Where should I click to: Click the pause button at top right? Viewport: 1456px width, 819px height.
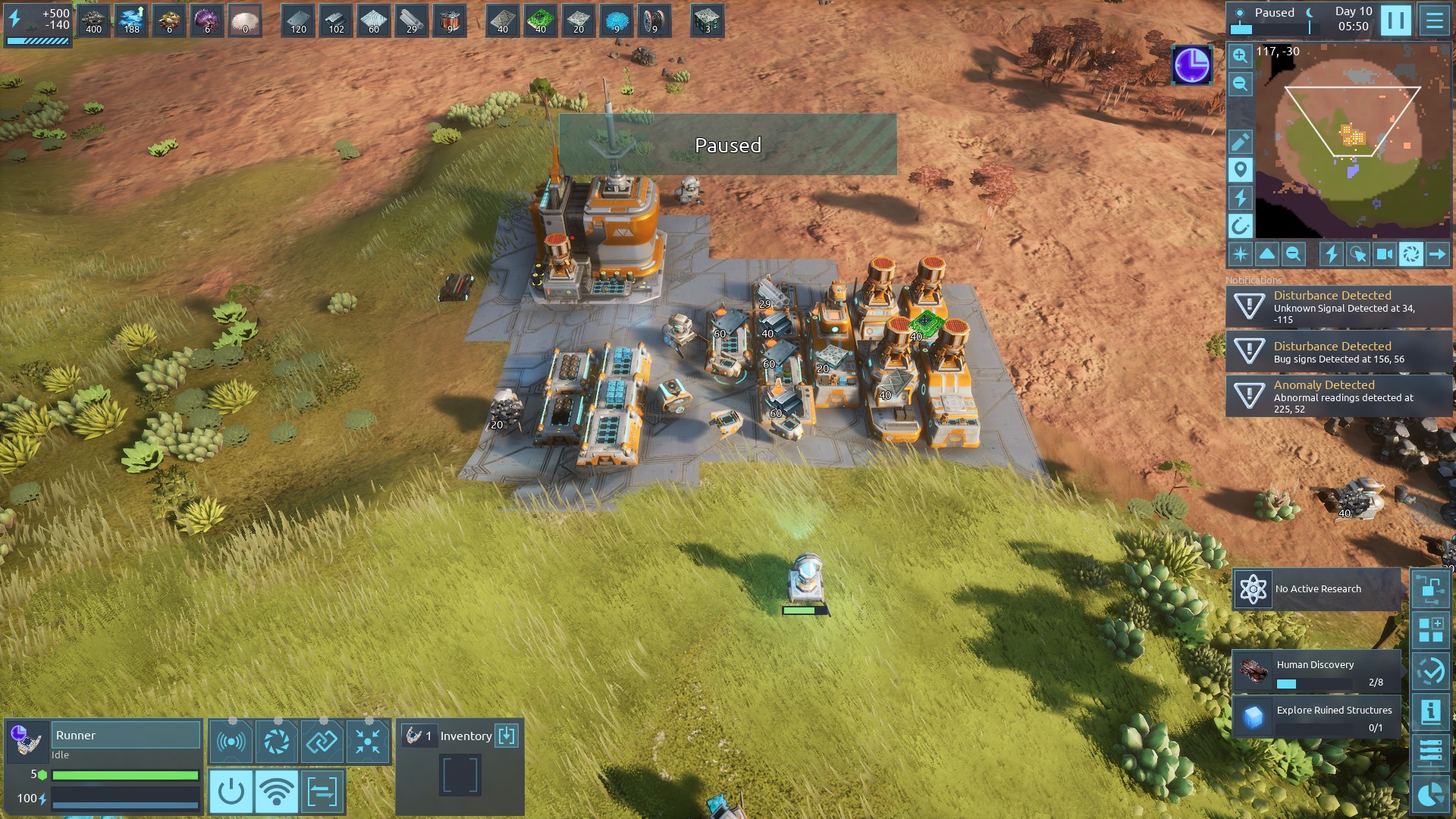pos(1395,20)
